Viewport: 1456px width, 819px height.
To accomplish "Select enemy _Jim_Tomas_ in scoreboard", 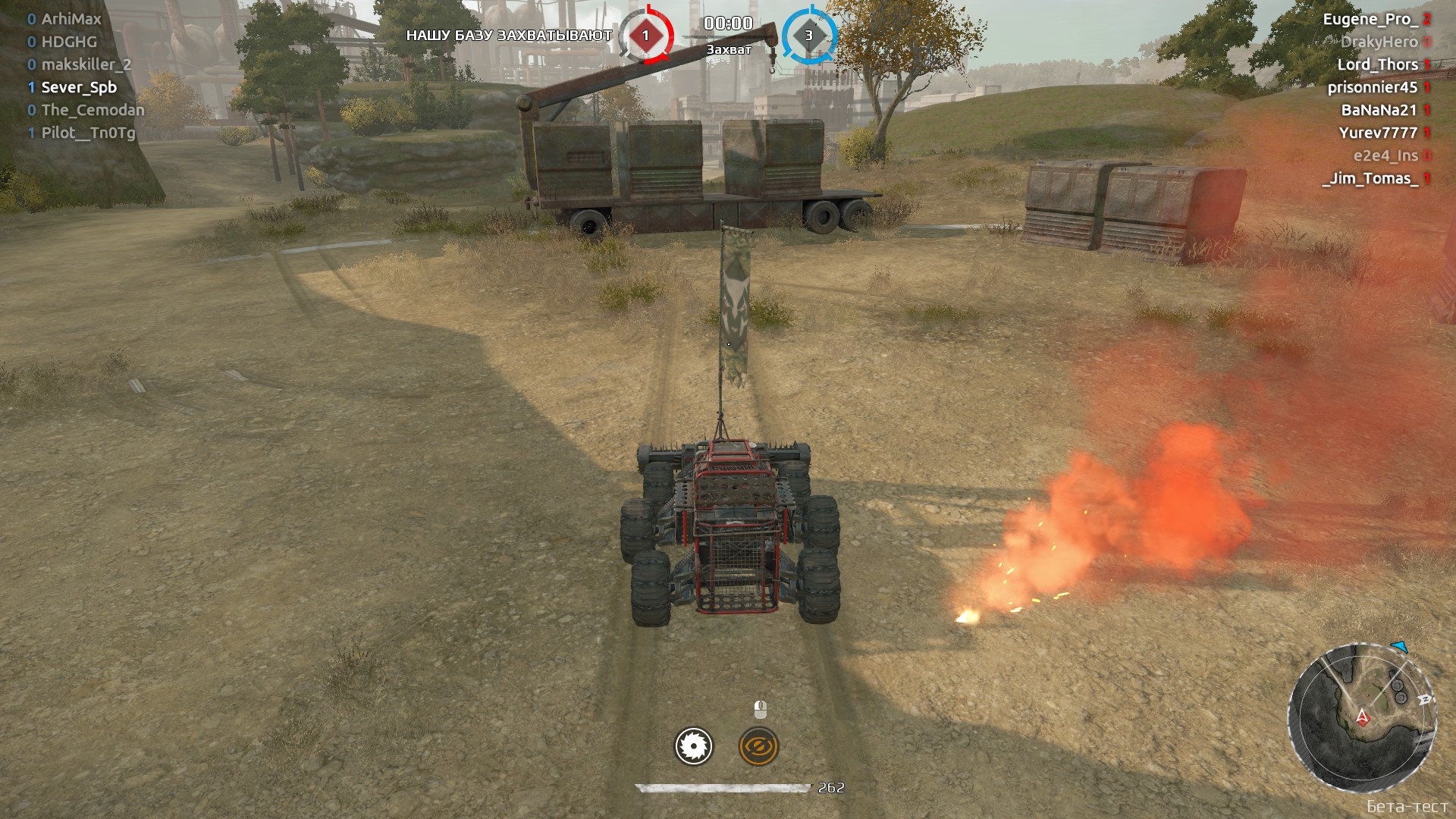I will pos(1370,178).
